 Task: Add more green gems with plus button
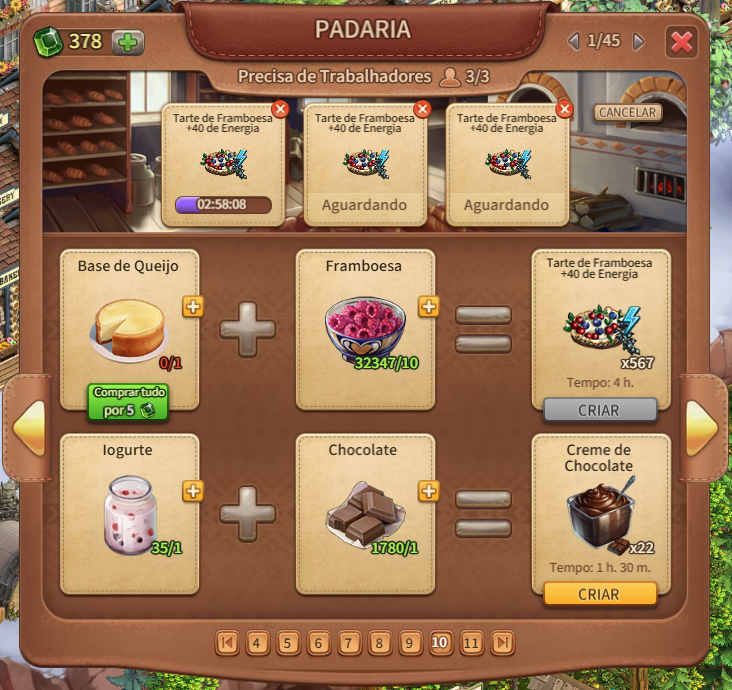coord(127,42)
